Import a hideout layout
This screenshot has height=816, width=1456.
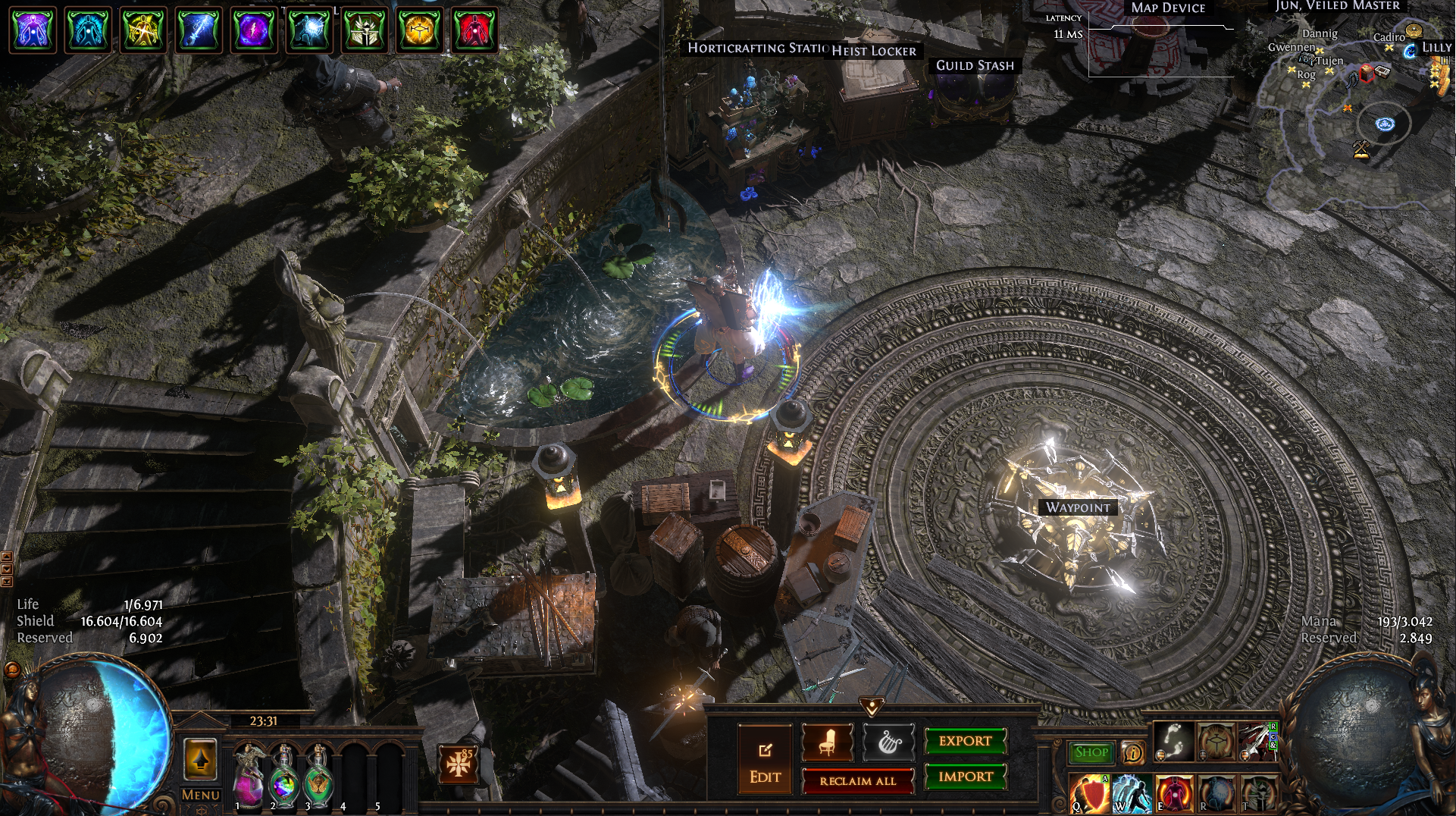click(965, 777)
